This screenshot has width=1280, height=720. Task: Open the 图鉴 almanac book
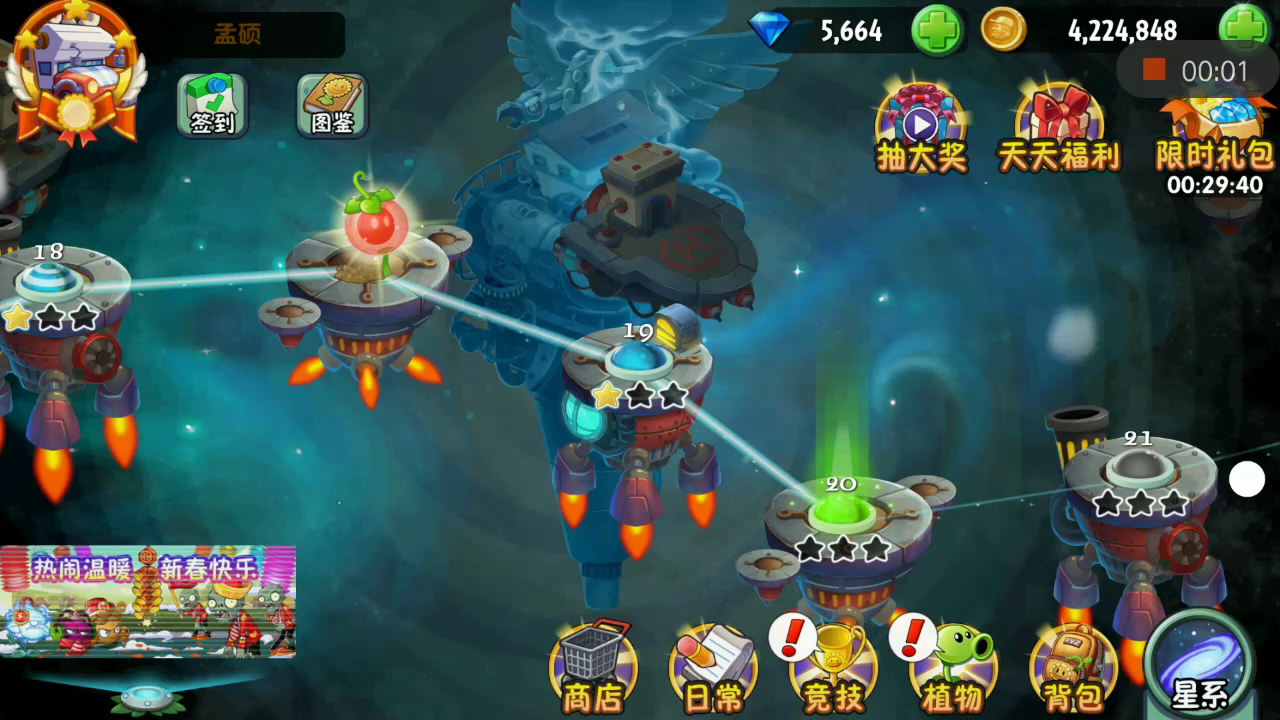(x=332, y=105)
